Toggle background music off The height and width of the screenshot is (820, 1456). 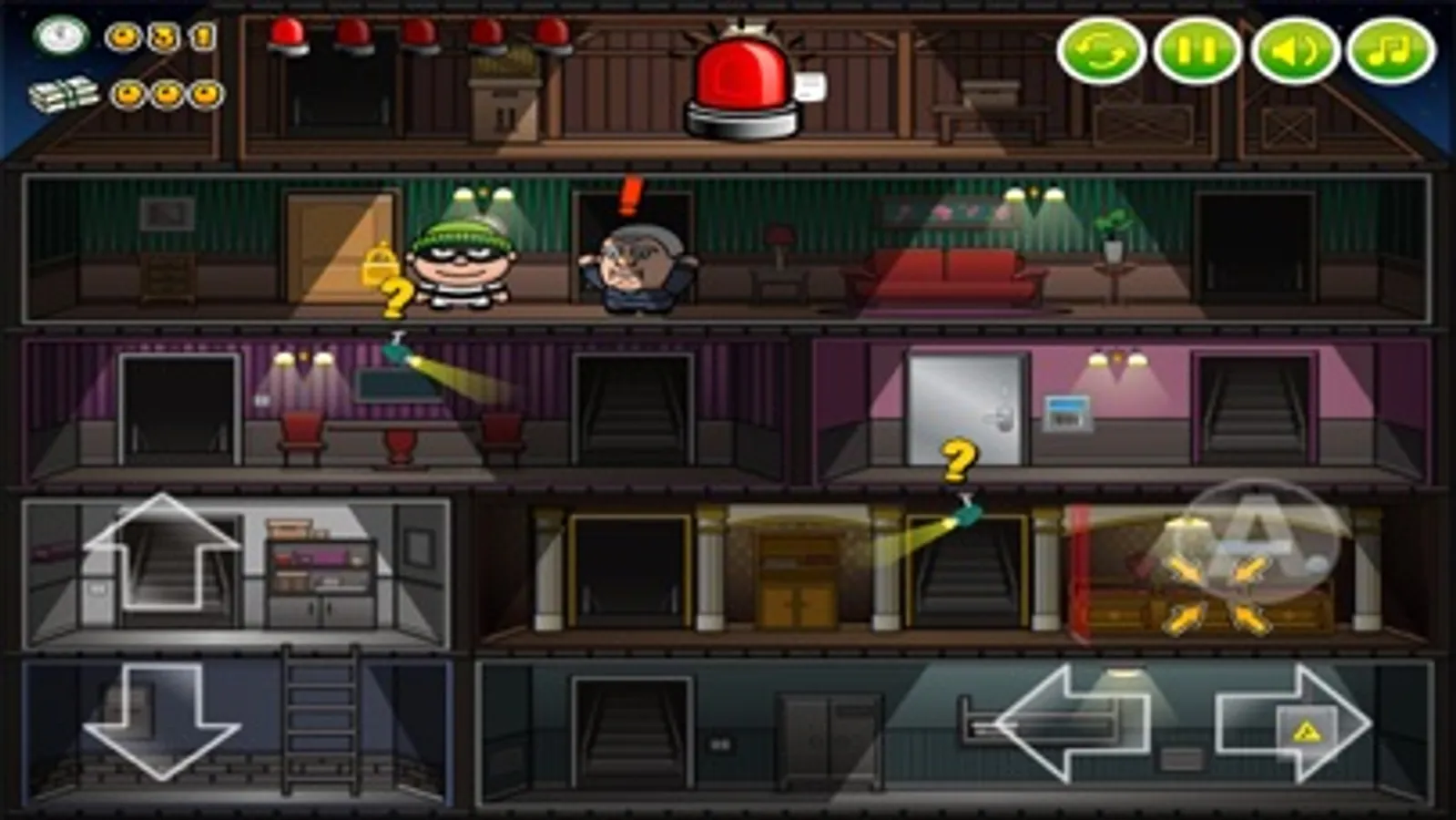pos(1389,50)
